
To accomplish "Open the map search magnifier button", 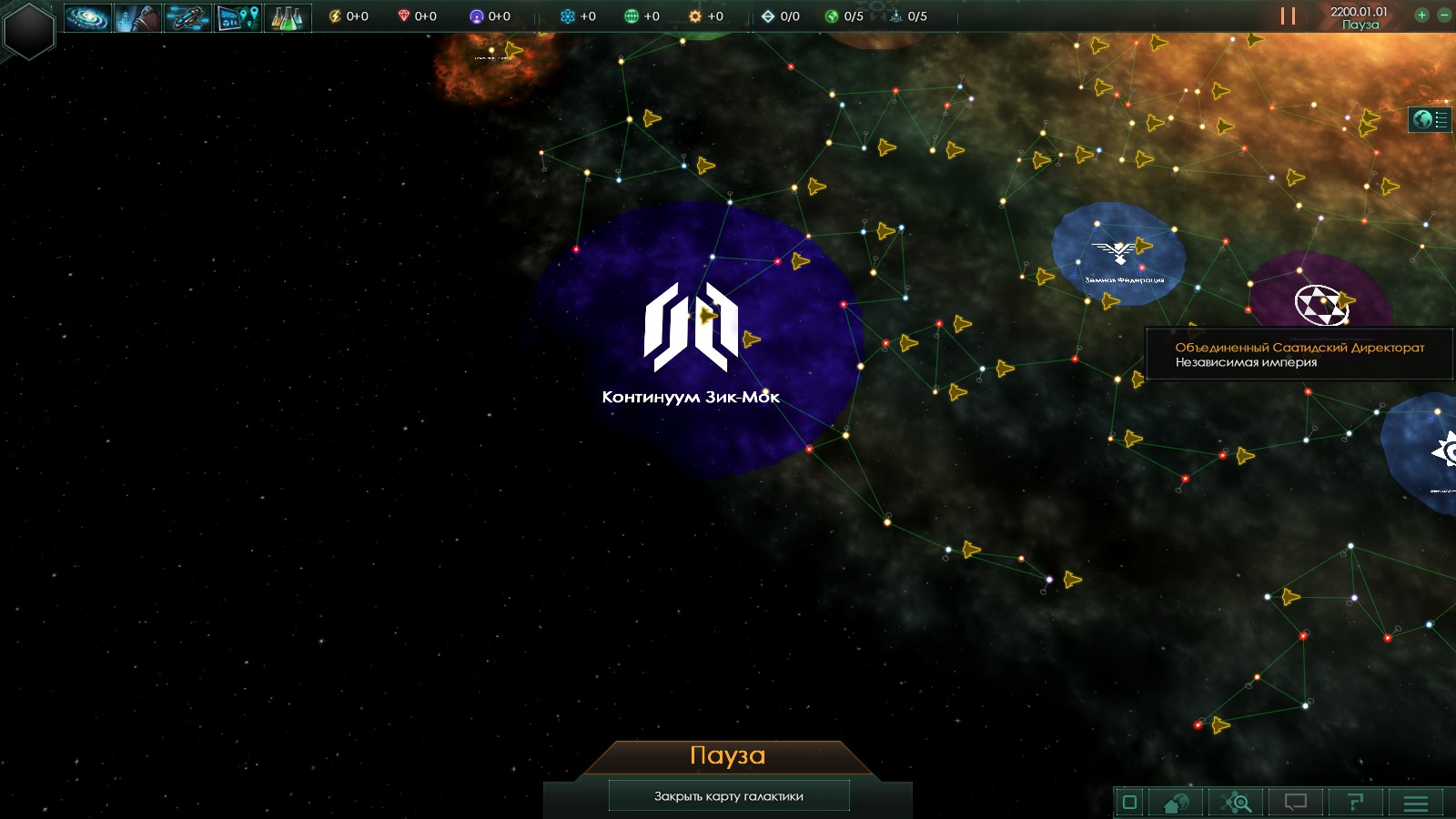I will pyautogui.click(x=1237, y=802).
